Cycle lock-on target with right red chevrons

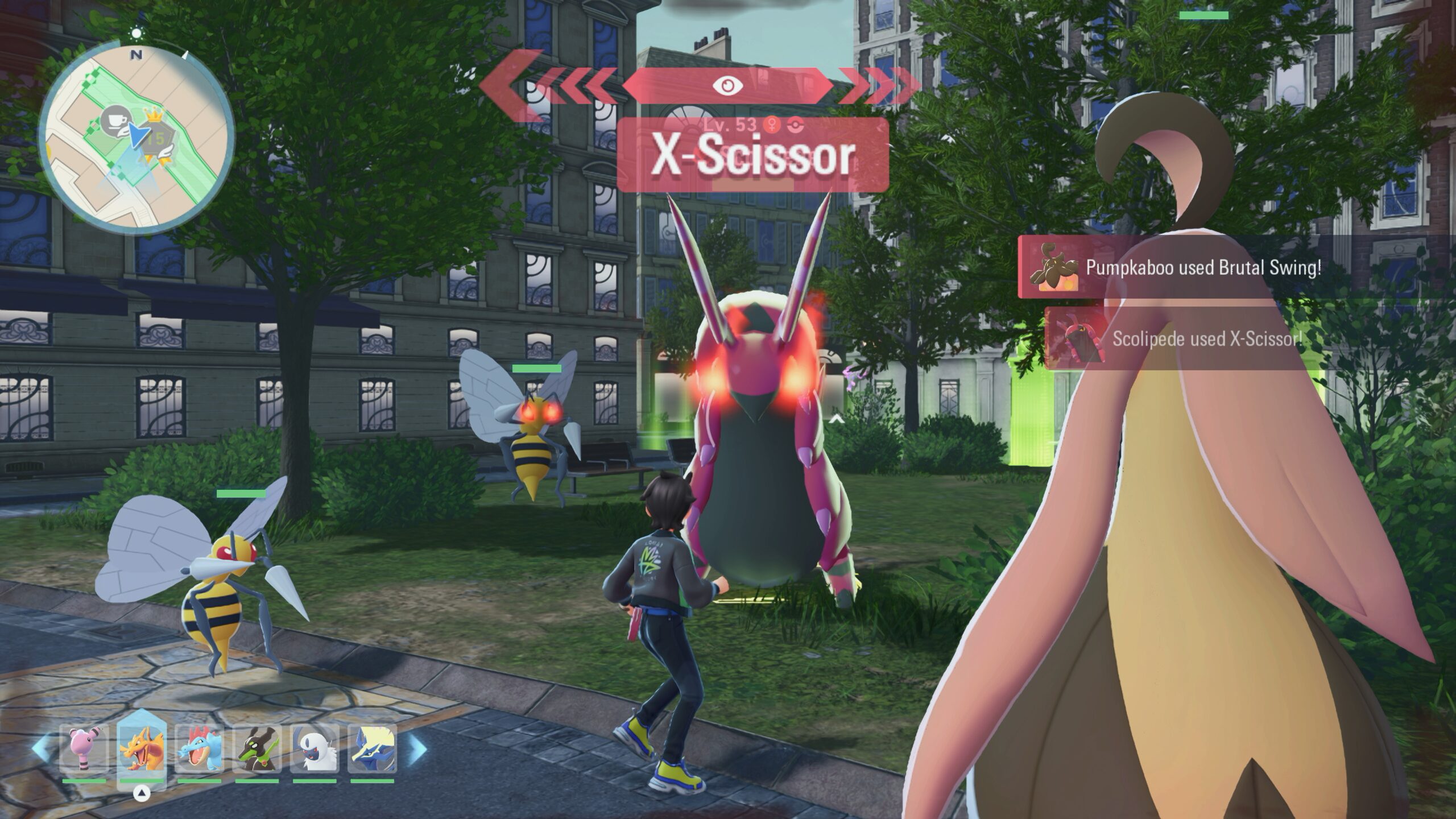pos(879,86)
